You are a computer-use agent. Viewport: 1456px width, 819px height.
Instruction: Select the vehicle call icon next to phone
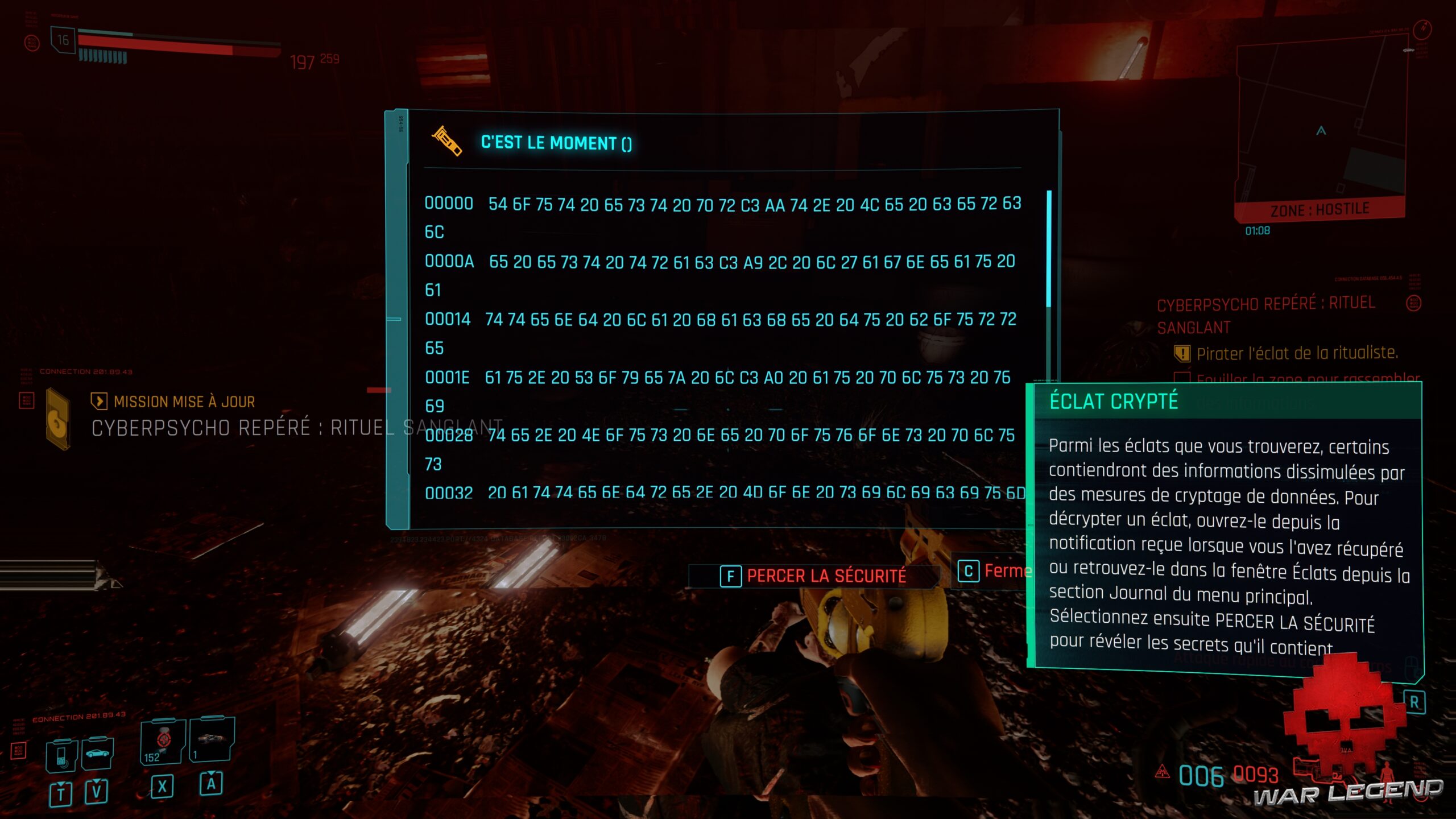click(97, 753)
